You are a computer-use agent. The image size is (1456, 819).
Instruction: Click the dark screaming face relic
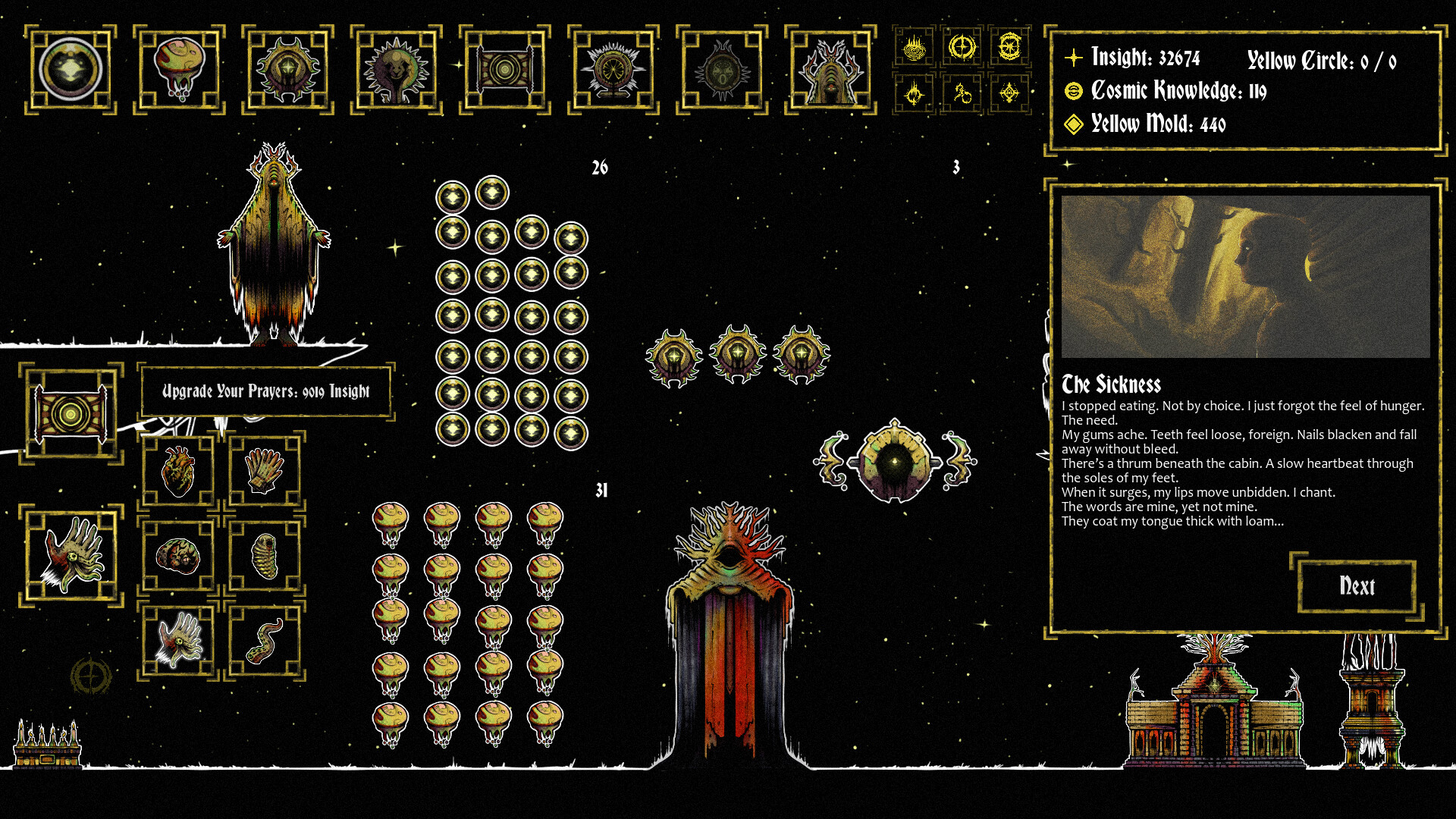[722, 71]
